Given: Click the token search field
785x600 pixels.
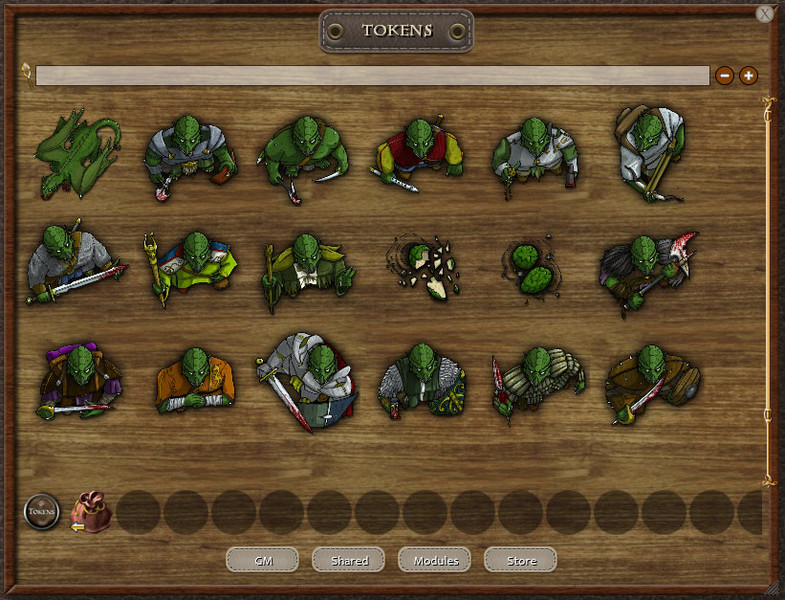Looking at the screenshot, I should click(x=372, y=75).
